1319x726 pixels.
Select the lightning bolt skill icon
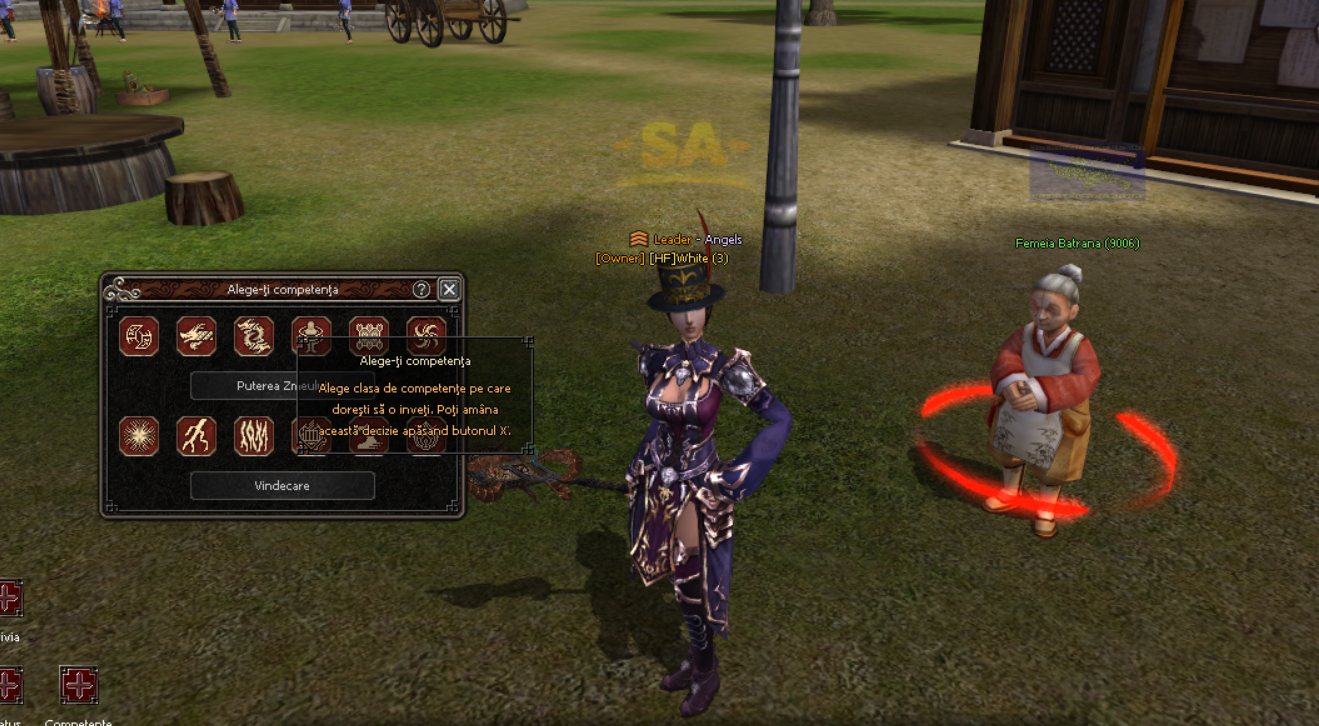tap(196, 436)
